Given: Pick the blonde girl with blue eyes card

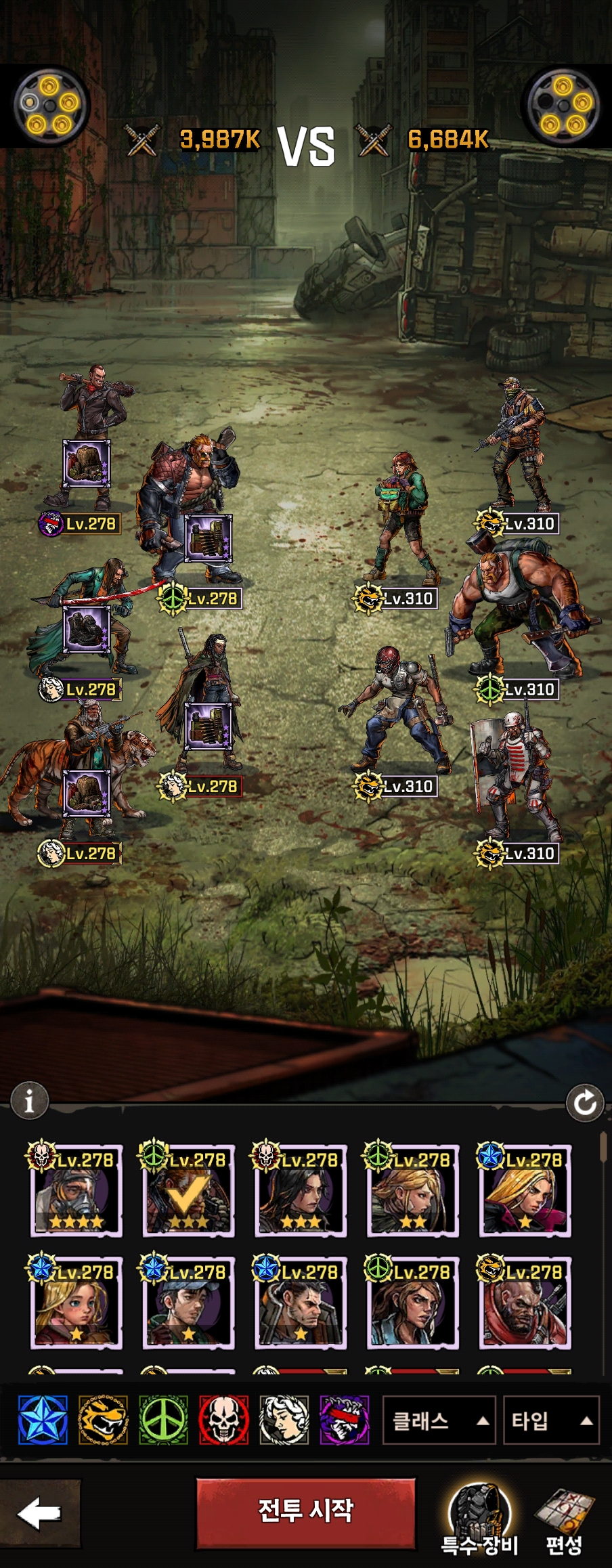Looking at the screenshot, I should click(x=76, y=1303).
